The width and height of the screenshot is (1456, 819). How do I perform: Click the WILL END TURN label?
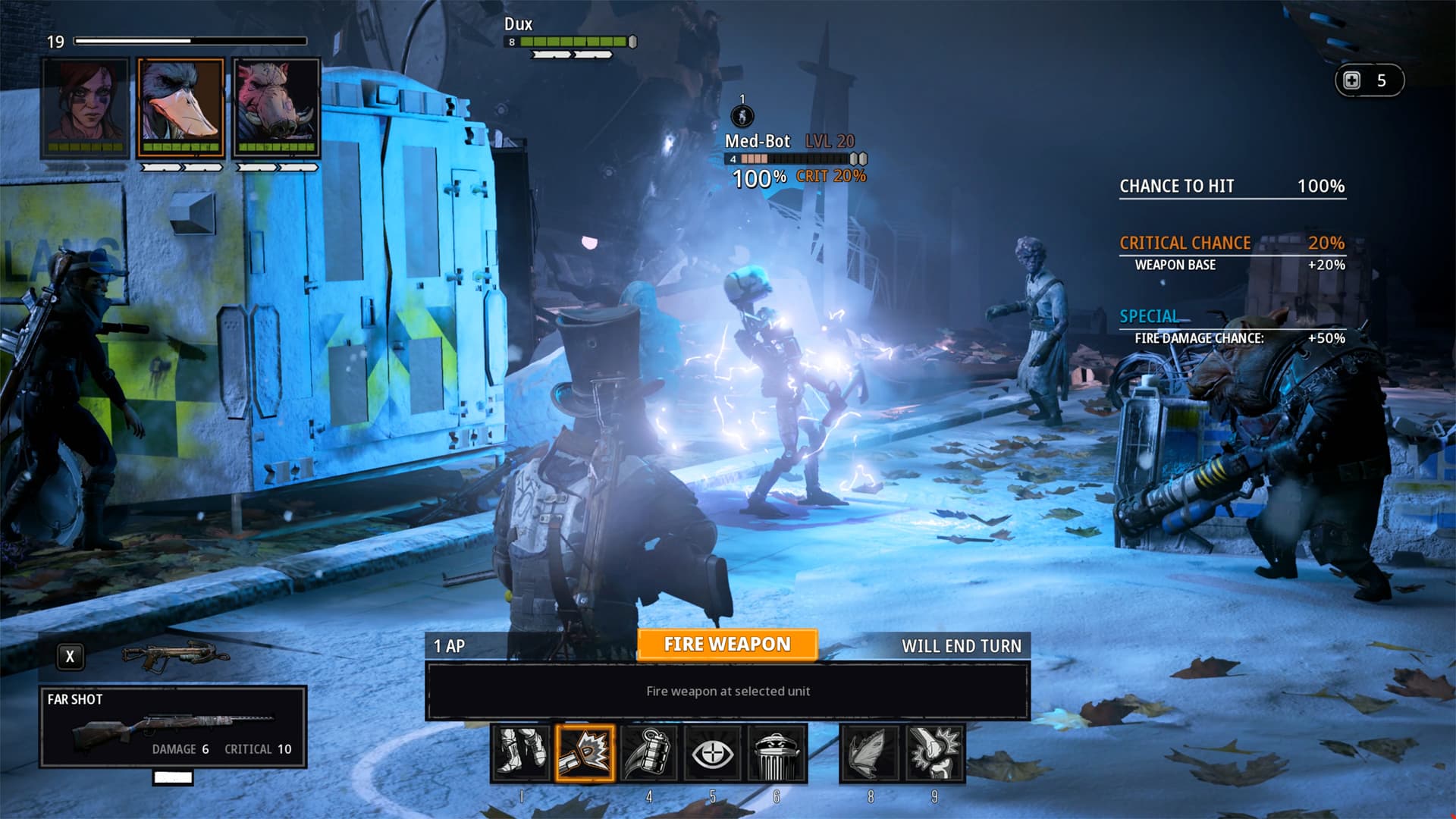(962, 646)
